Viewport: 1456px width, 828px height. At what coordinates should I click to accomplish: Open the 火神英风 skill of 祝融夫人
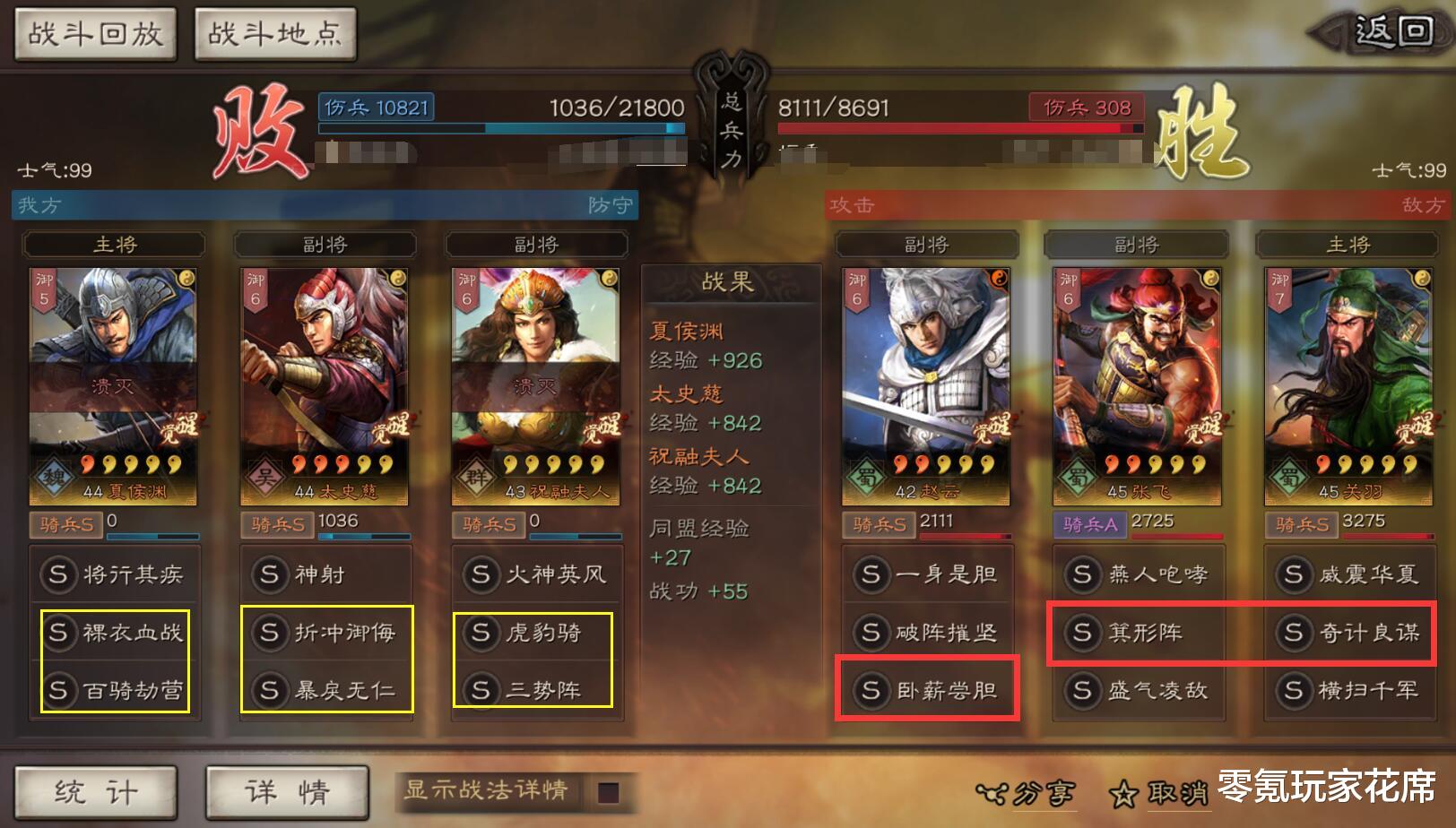536,574
